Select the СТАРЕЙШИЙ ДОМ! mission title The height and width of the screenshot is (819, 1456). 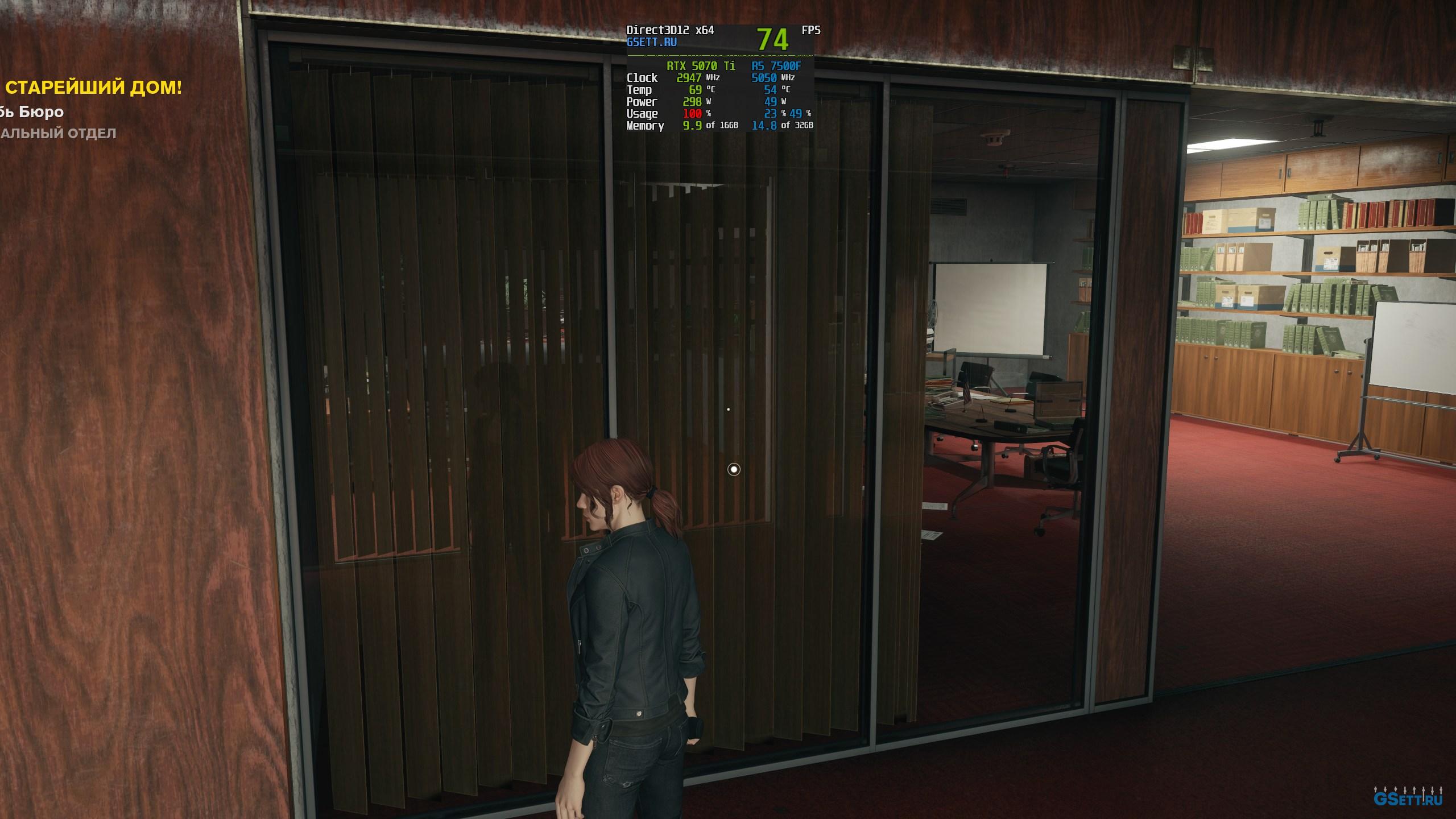tap(94, 88)
